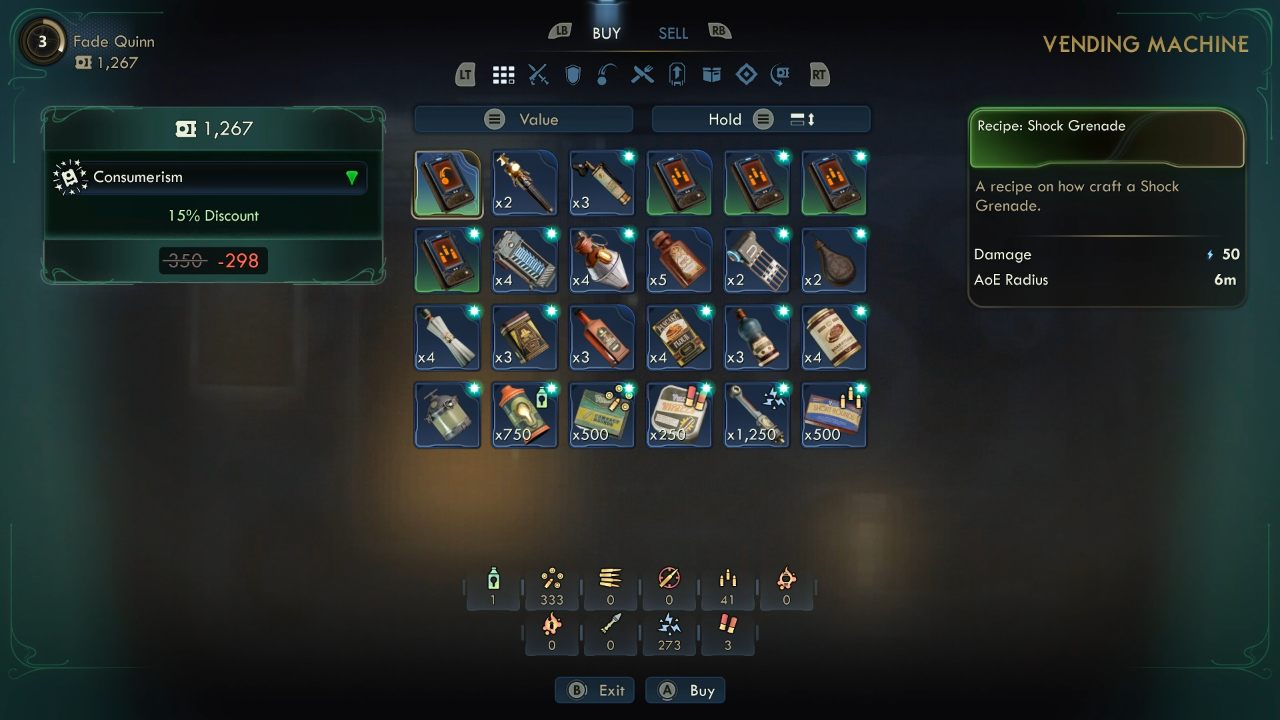This screenshot has height=720, width=1280.
Task: Pick the wrench with x1,250 shock ammo
Action: 757,414
